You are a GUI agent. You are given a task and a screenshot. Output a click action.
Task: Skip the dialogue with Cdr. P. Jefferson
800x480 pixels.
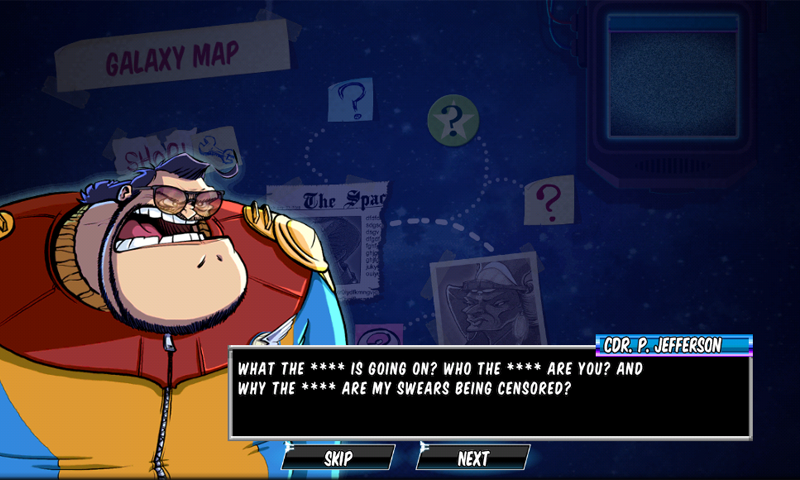338,458
